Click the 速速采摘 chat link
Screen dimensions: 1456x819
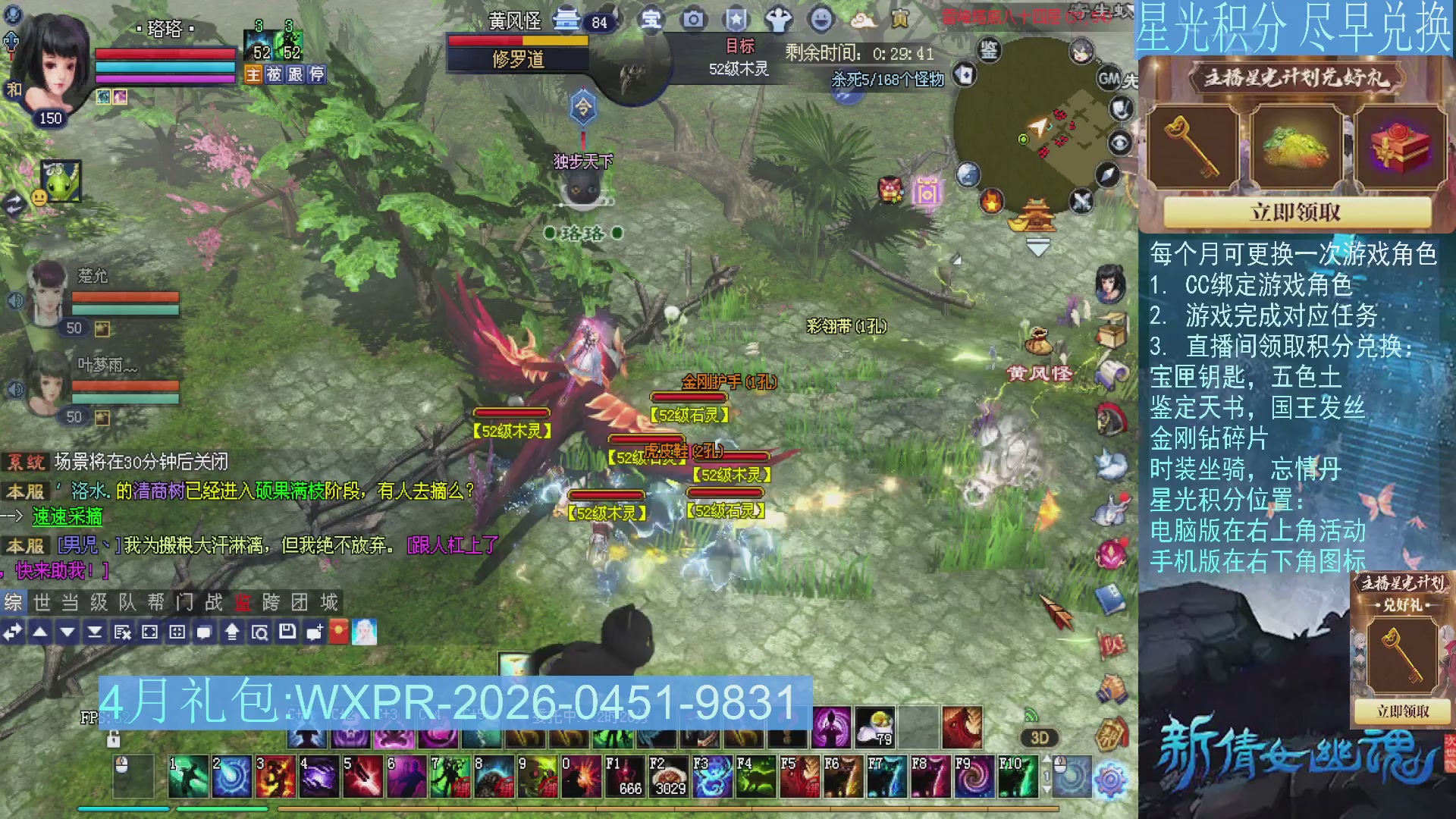pyautogui.click(x=67, y=516)
